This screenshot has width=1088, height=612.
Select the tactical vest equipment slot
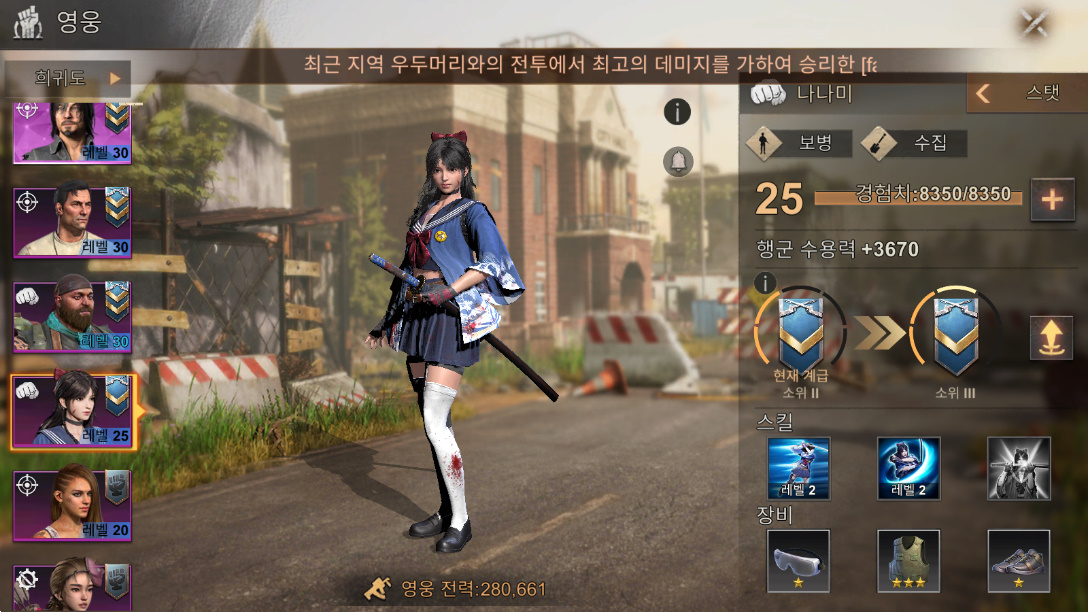(x=908, y=561)
